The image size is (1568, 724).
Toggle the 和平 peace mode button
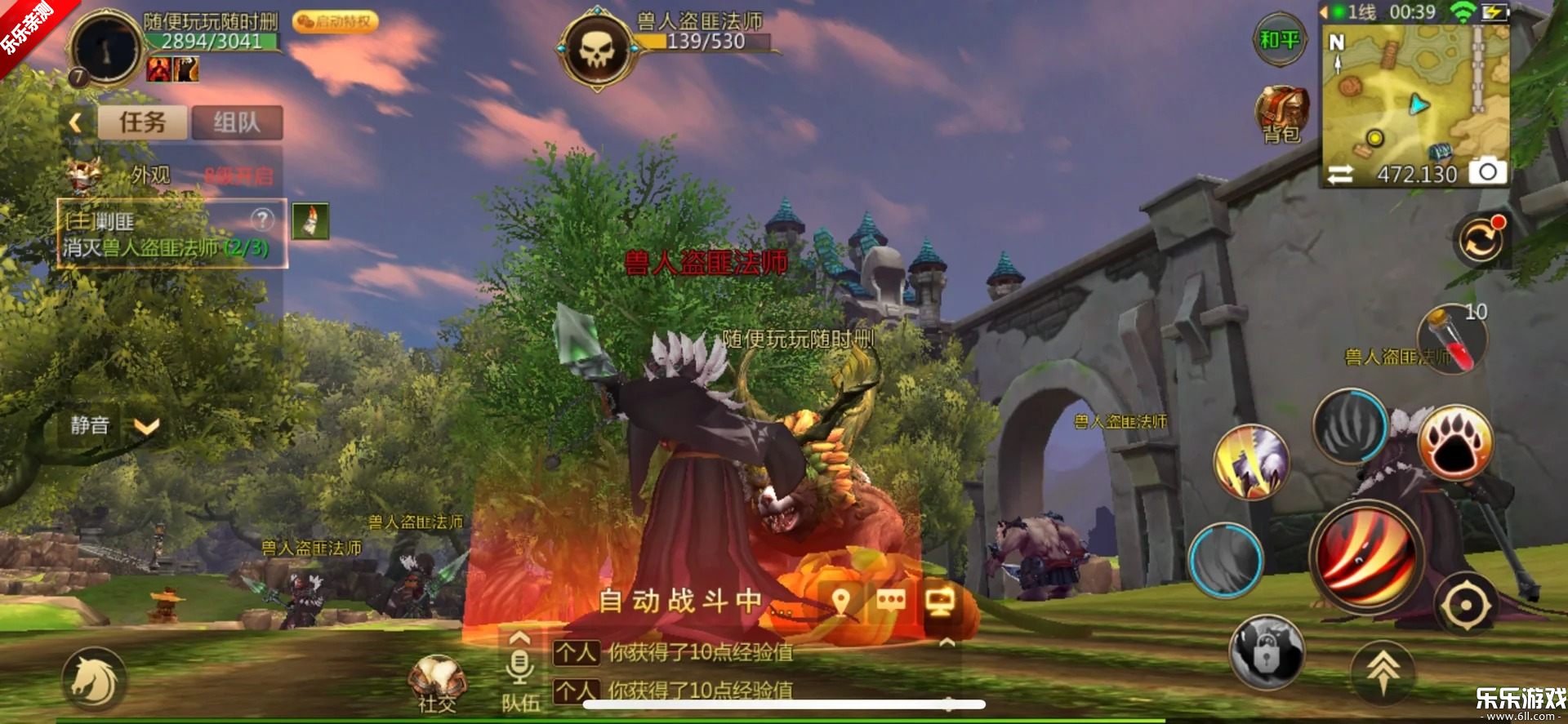(1279, 40)
